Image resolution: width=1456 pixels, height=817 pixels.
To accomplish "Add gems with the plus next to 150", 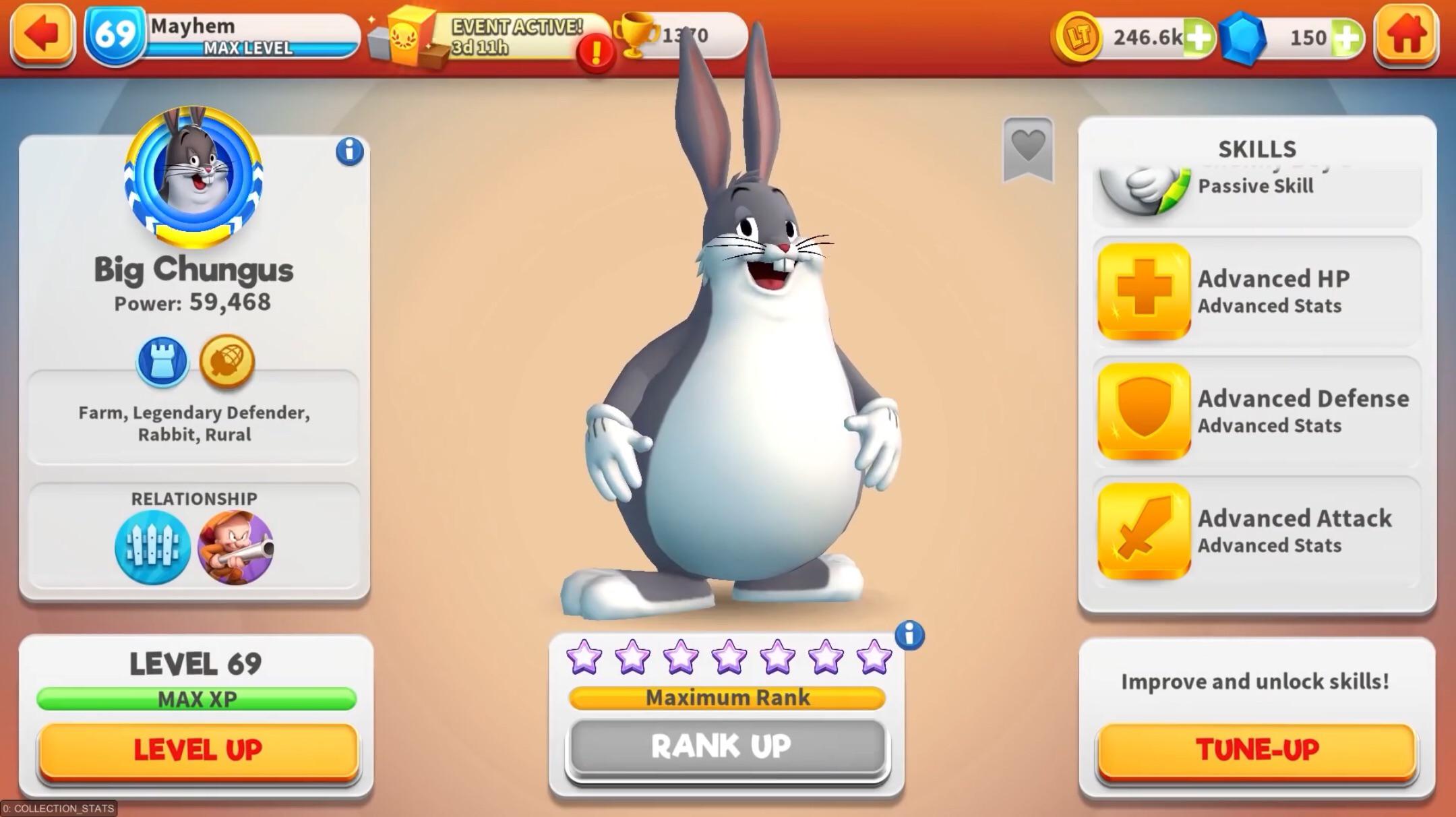I will click(x=1348, y=38).
